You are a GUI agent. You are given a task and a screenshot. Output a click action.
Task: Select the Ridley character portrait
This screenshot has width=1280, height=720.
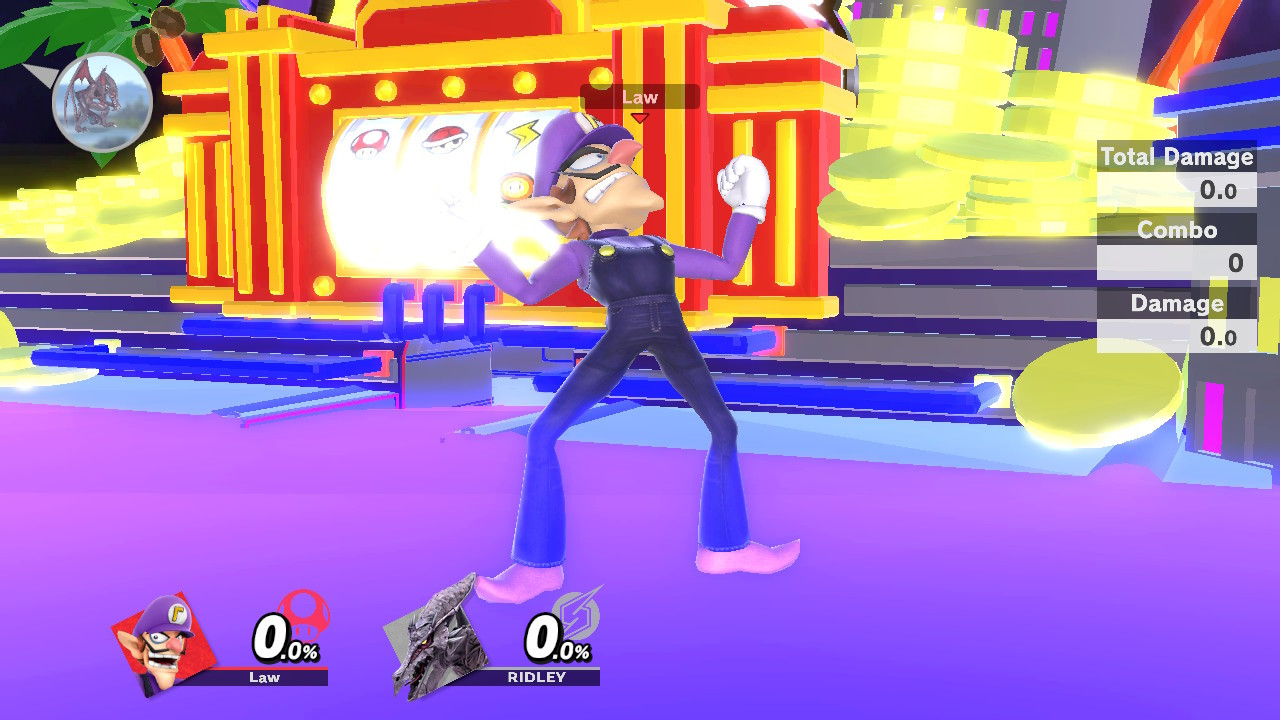(x=440, y=640)
